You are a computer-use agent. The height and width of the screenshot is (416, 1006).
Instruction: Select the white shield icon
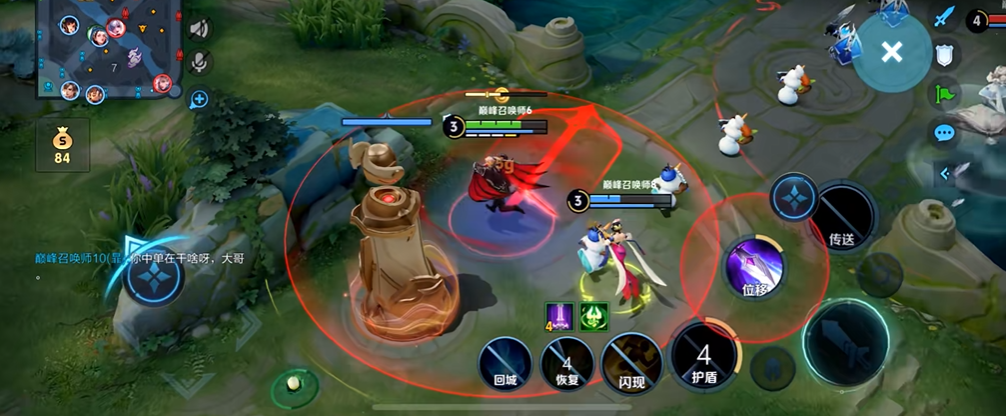944,54
